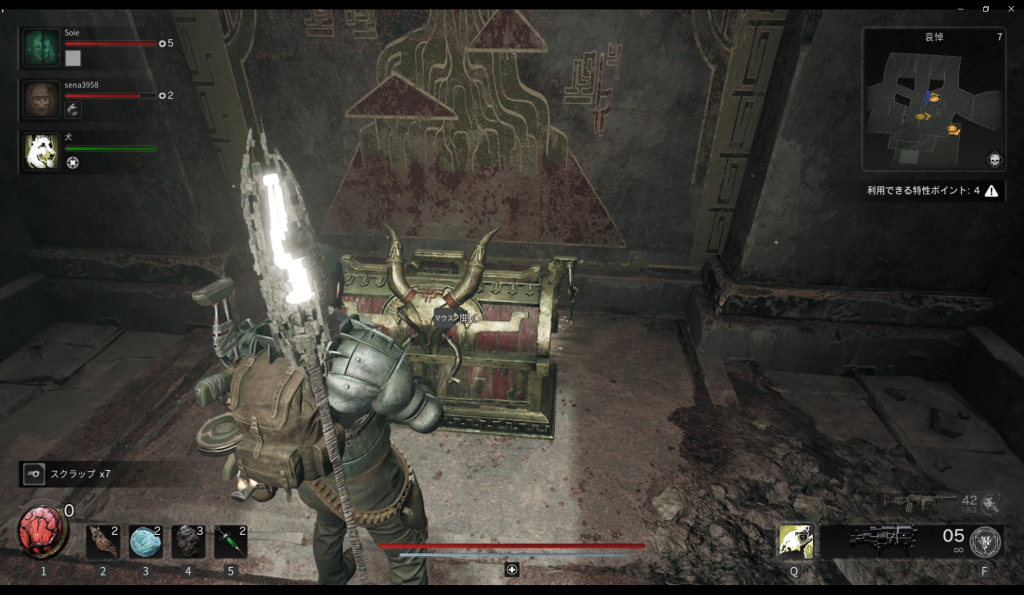
Task: Select the dark rock consumable in slot 4
Action: (x=188, y=541)
